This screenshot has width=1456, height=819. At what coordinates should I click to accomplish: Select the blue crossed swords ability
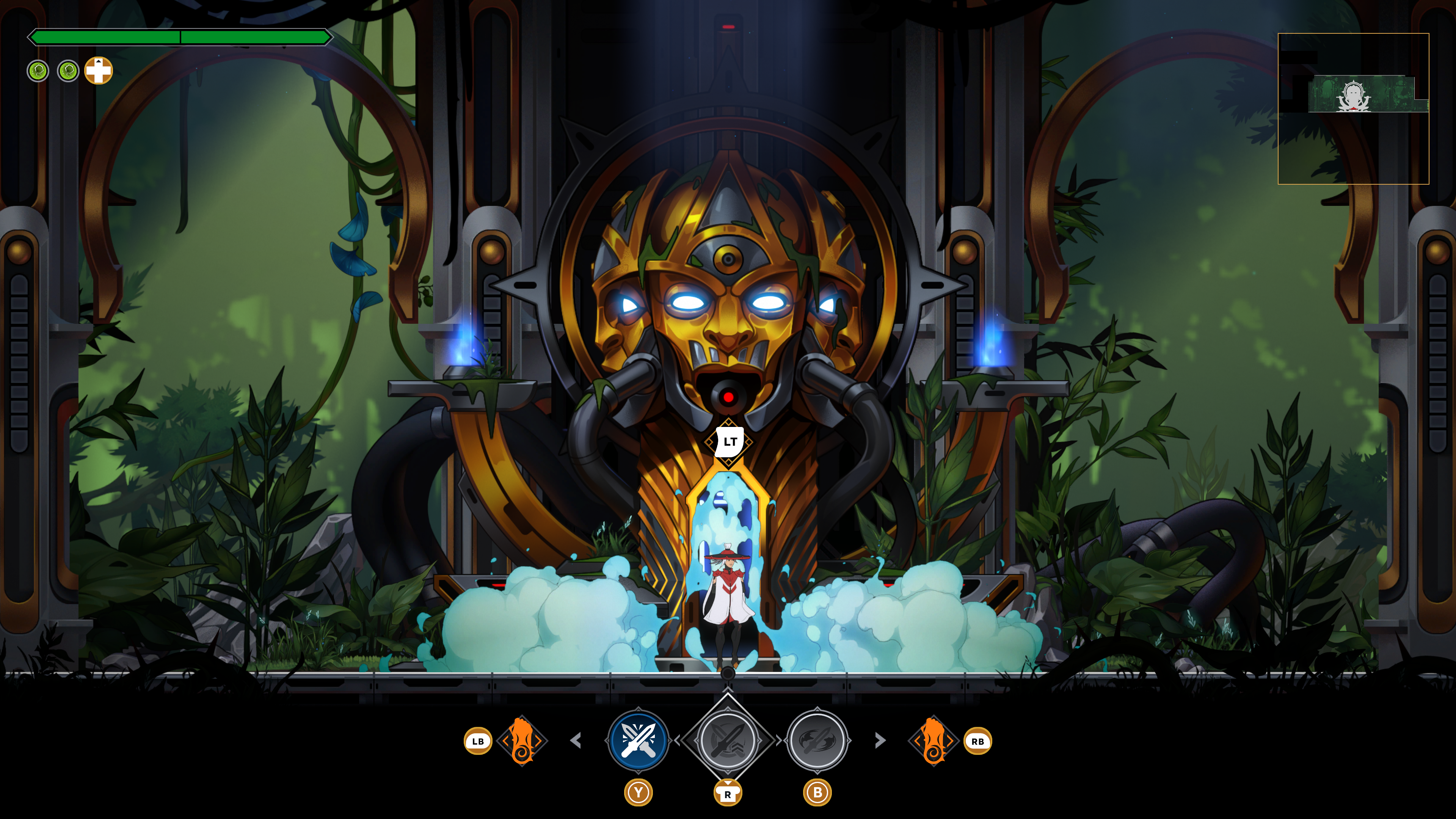(638, 740)
